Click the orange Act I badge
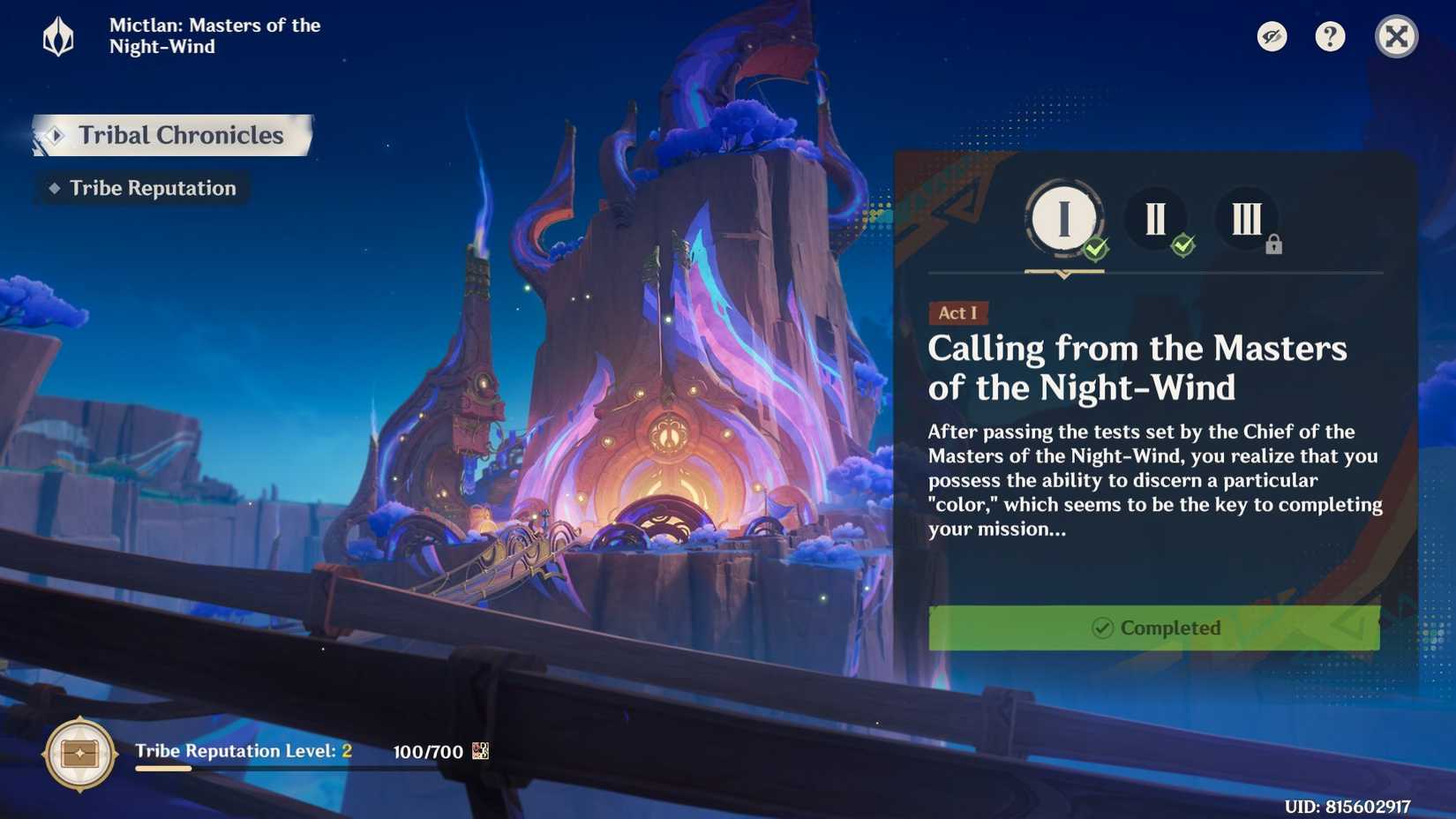1456x819 pixels. [x=958, y=313]
